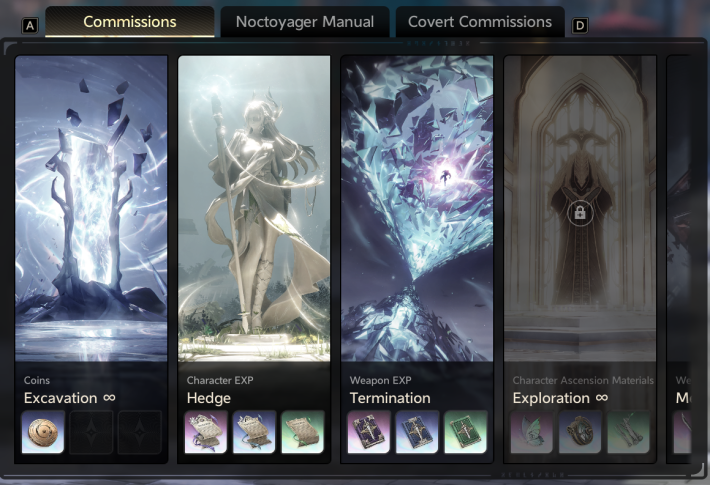Inspect the purple reward icon under Hedge

(x=206, y=432)
